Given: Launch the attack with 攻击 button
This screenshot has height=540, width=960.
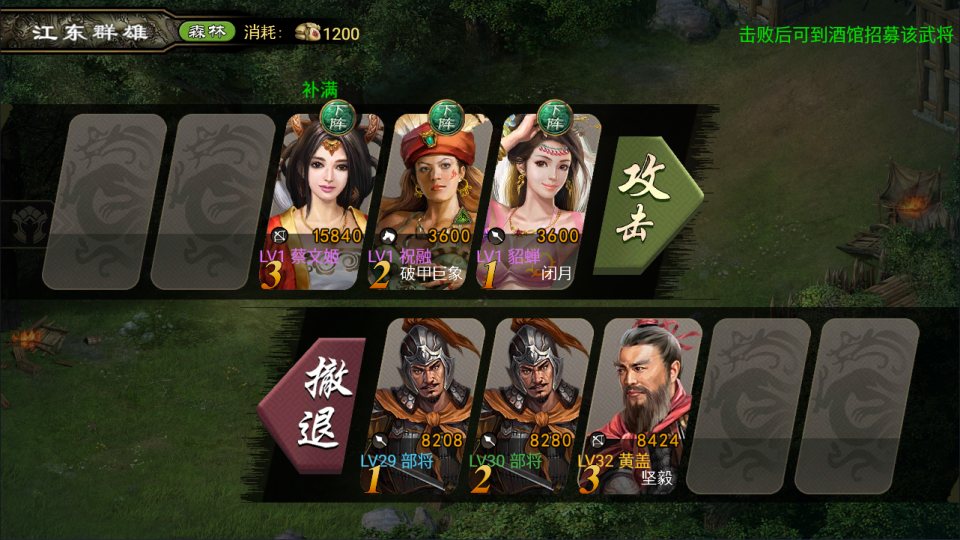Looking at the screenshot, I should coord(645,204).
